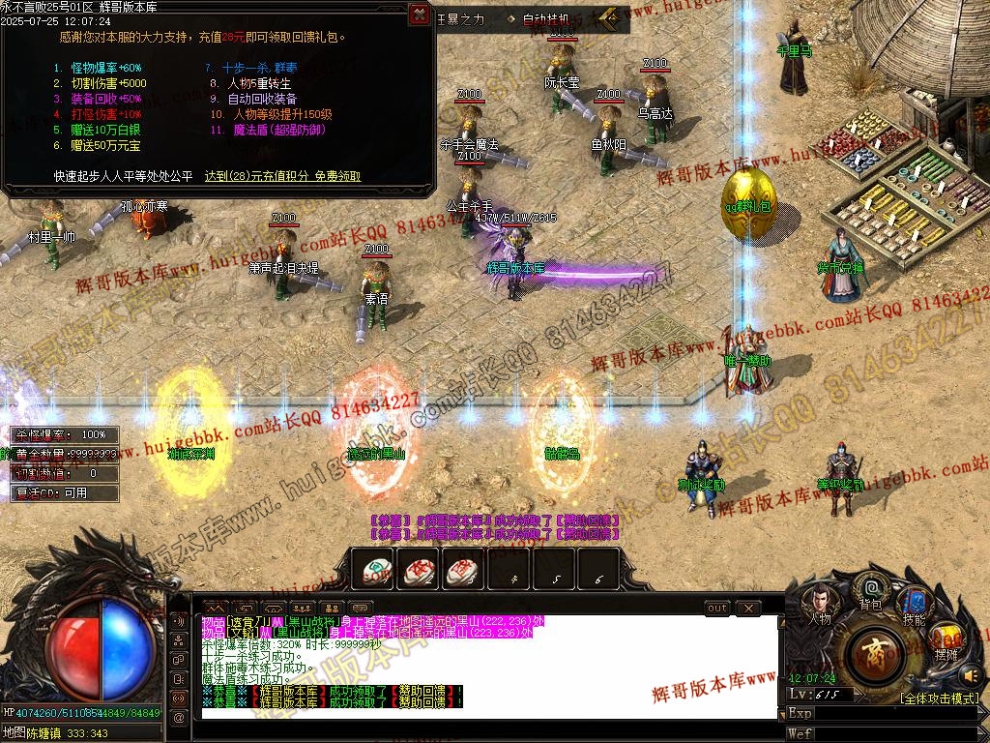The width and height of the screenshot is (990, 743).
Task: Open the 技能 skills panel
Action: pos(913,605)
